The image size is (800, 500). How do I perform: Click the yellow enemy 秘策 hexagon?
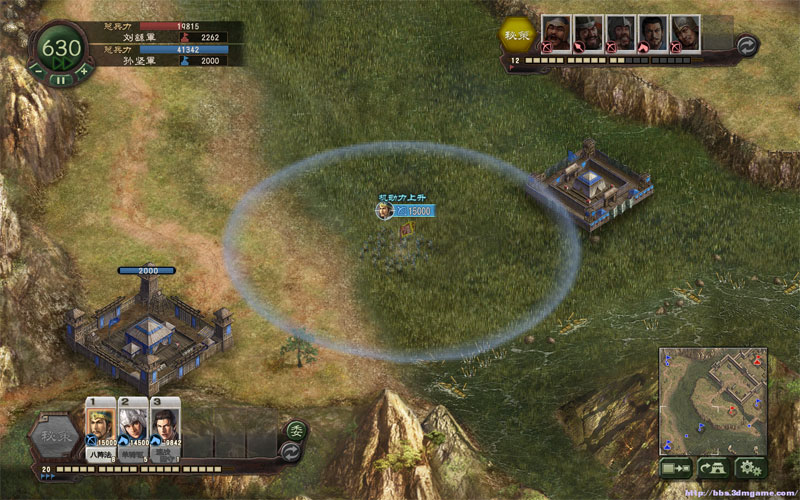tap(517, 33)
